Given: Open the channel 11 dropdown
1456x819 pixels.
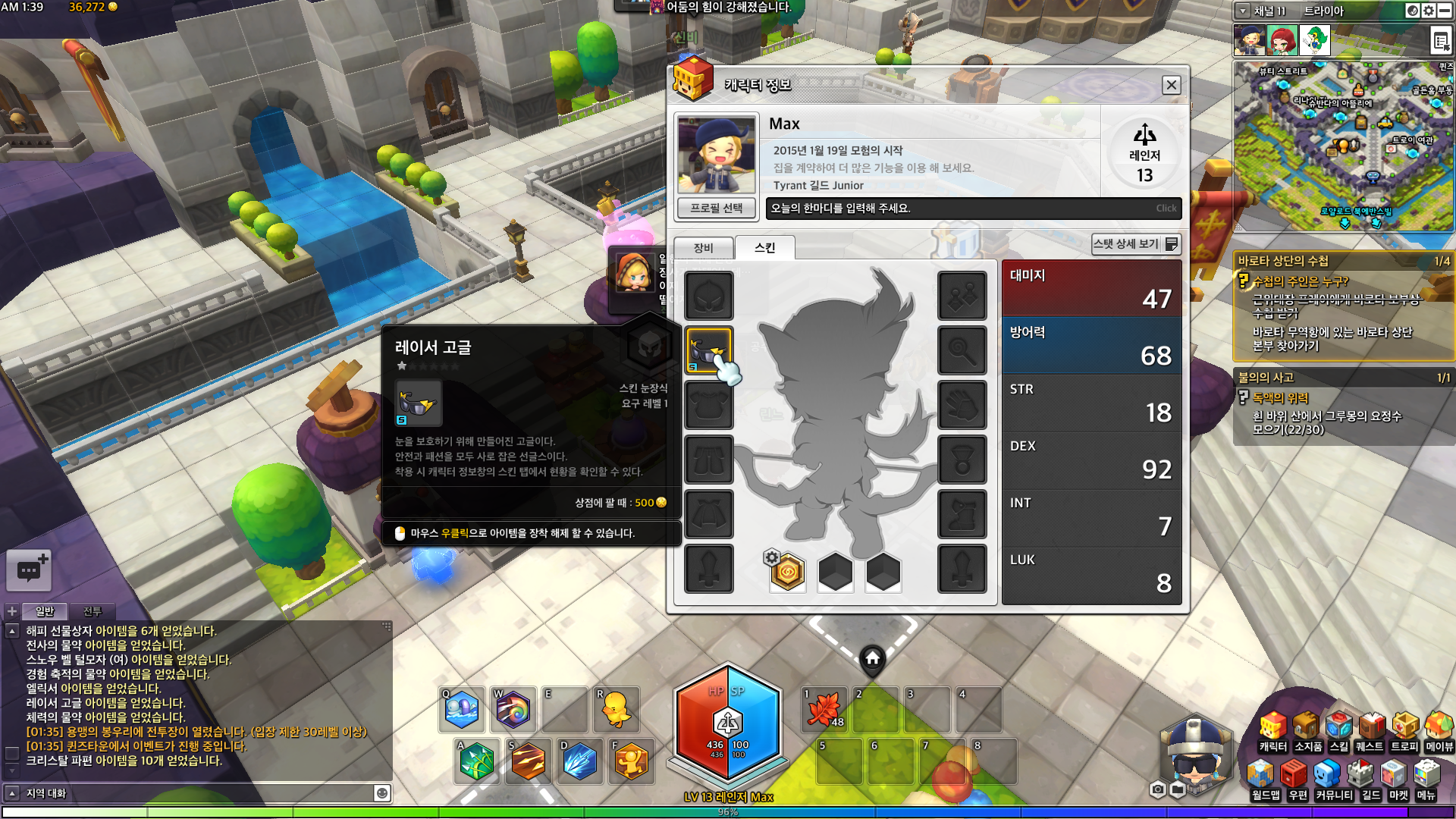Looking at the screenshot, I should tap(1243, 11).
